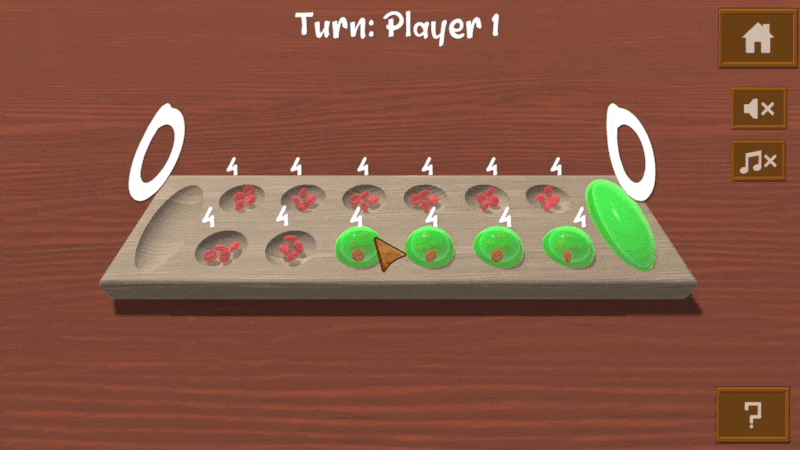Toggle the sound effects speaker button
This screenshot has height=450, width=800.
pos(759,108)
